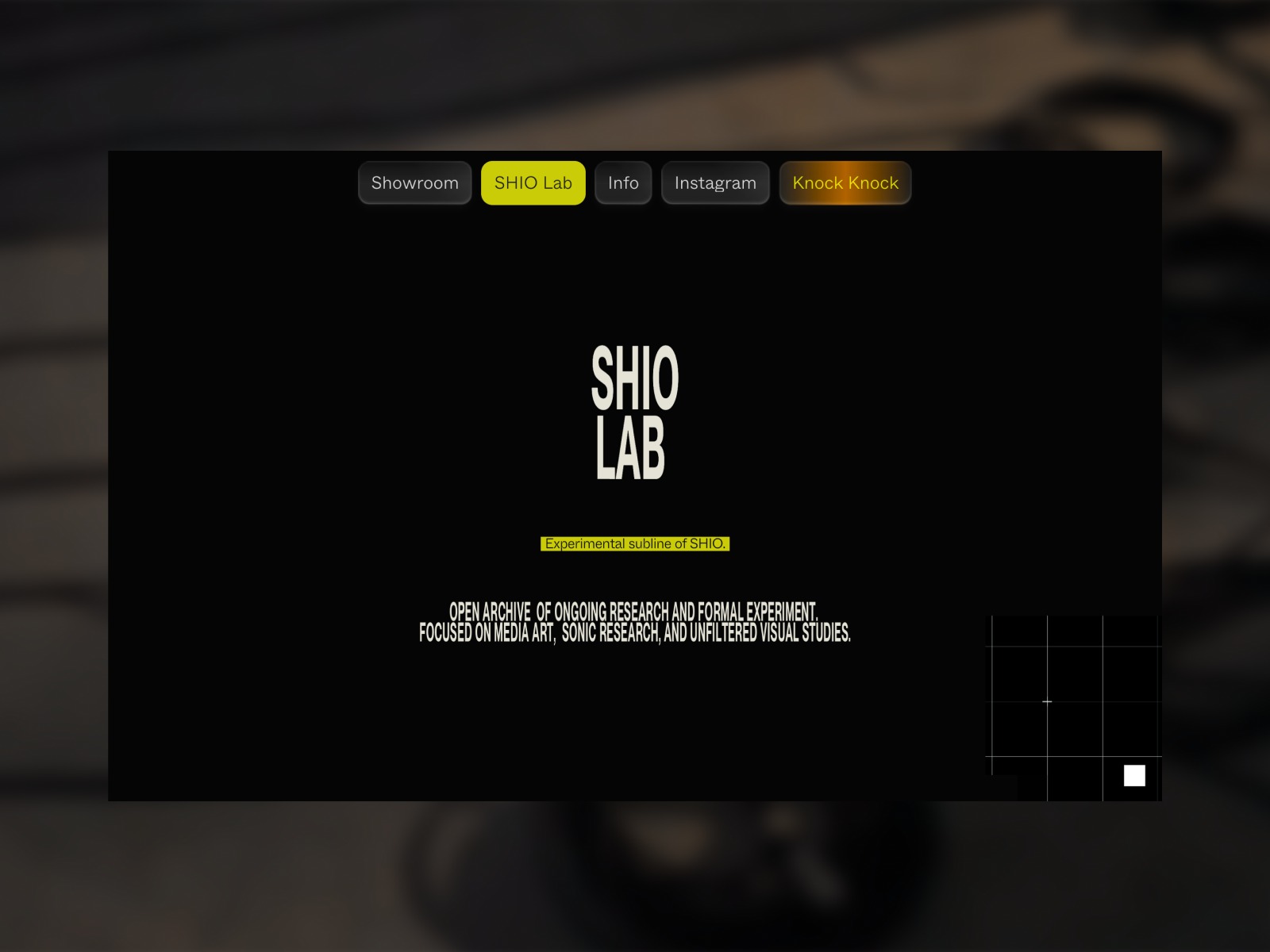The height and width of the screenshot is (952, 1270).
Task: Toggle the active SHIO Lab tab off
Action: click(533, 182)
